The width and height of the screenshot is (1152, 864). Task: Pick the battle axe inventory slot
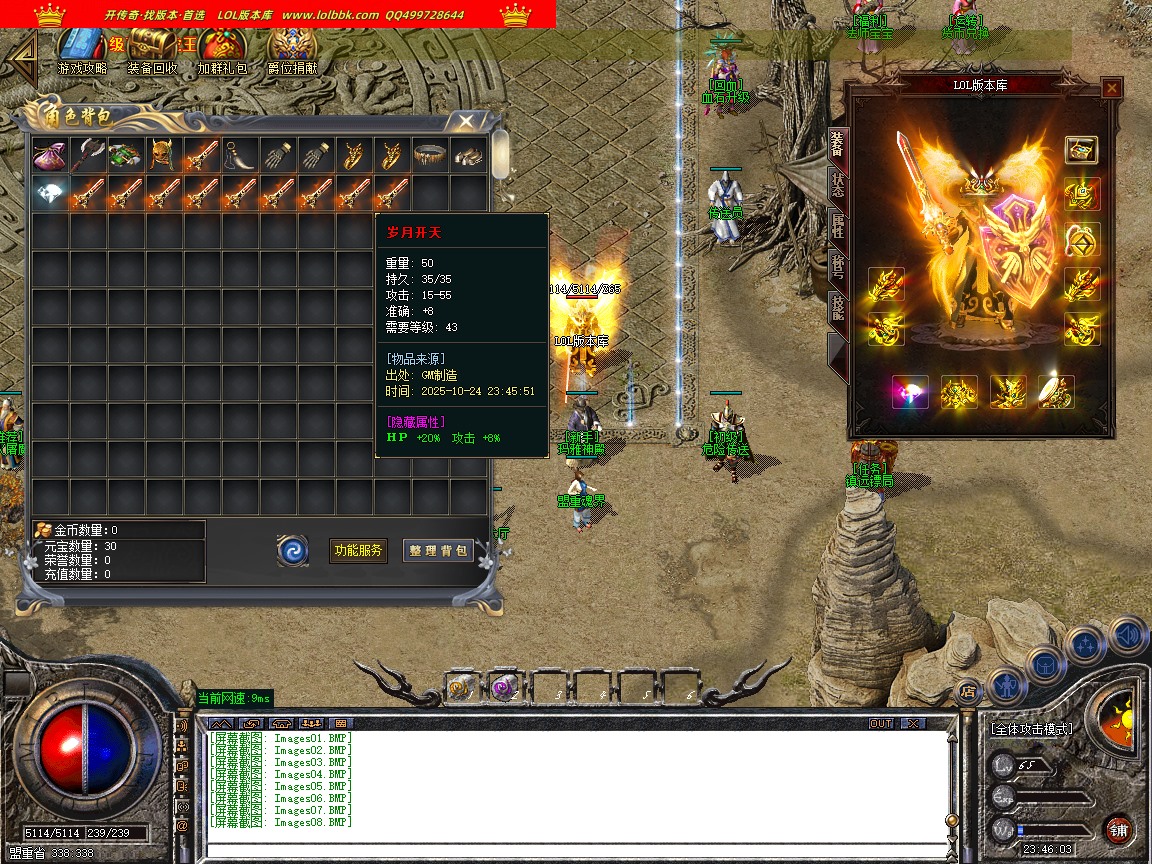pos(87,156)
